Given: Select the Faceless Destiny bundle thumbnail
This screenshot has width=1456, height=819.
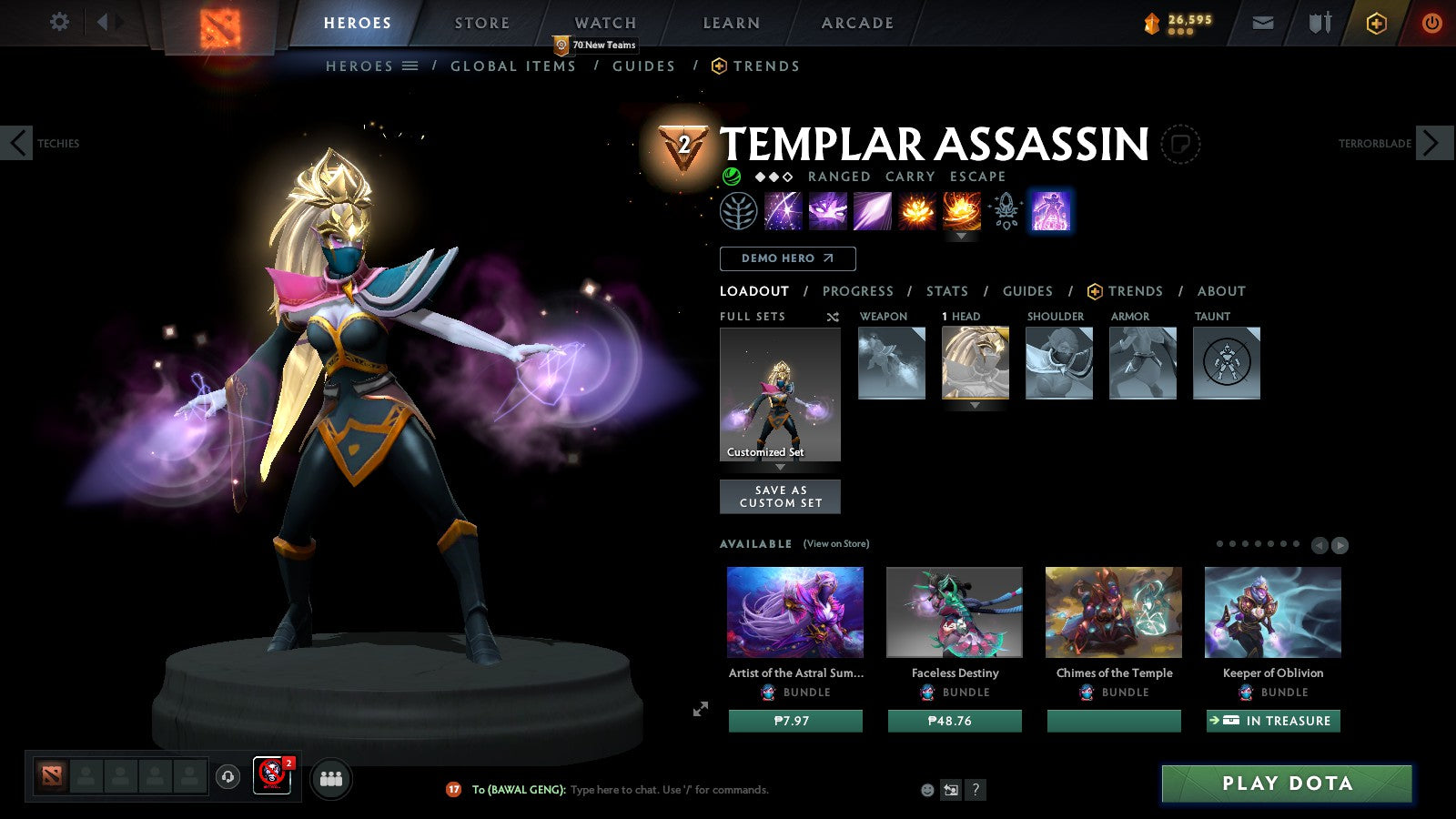Looking at the screenshot, I should point(954,612).
